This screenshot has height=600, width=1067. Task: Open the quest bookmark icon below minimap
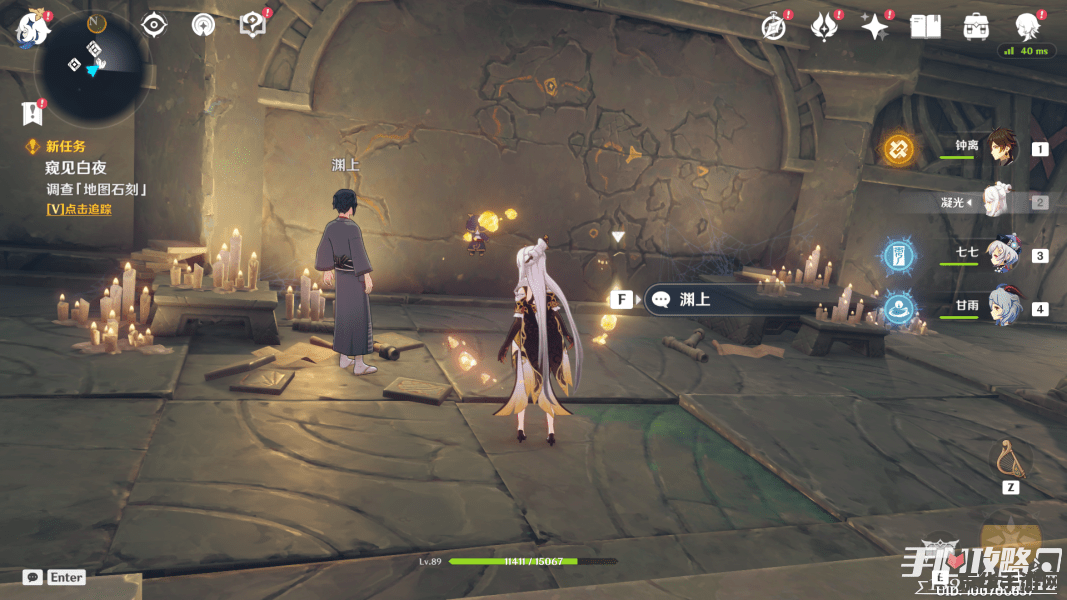coord(32,112)
